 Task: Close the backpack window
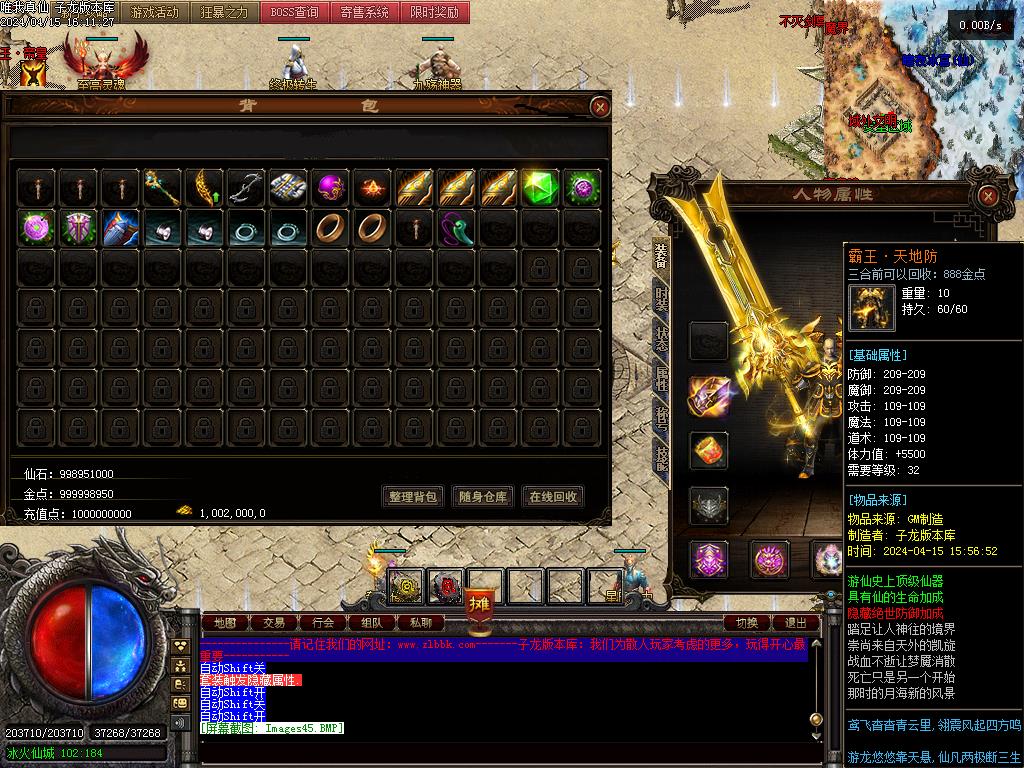click(x=599, y=107)
